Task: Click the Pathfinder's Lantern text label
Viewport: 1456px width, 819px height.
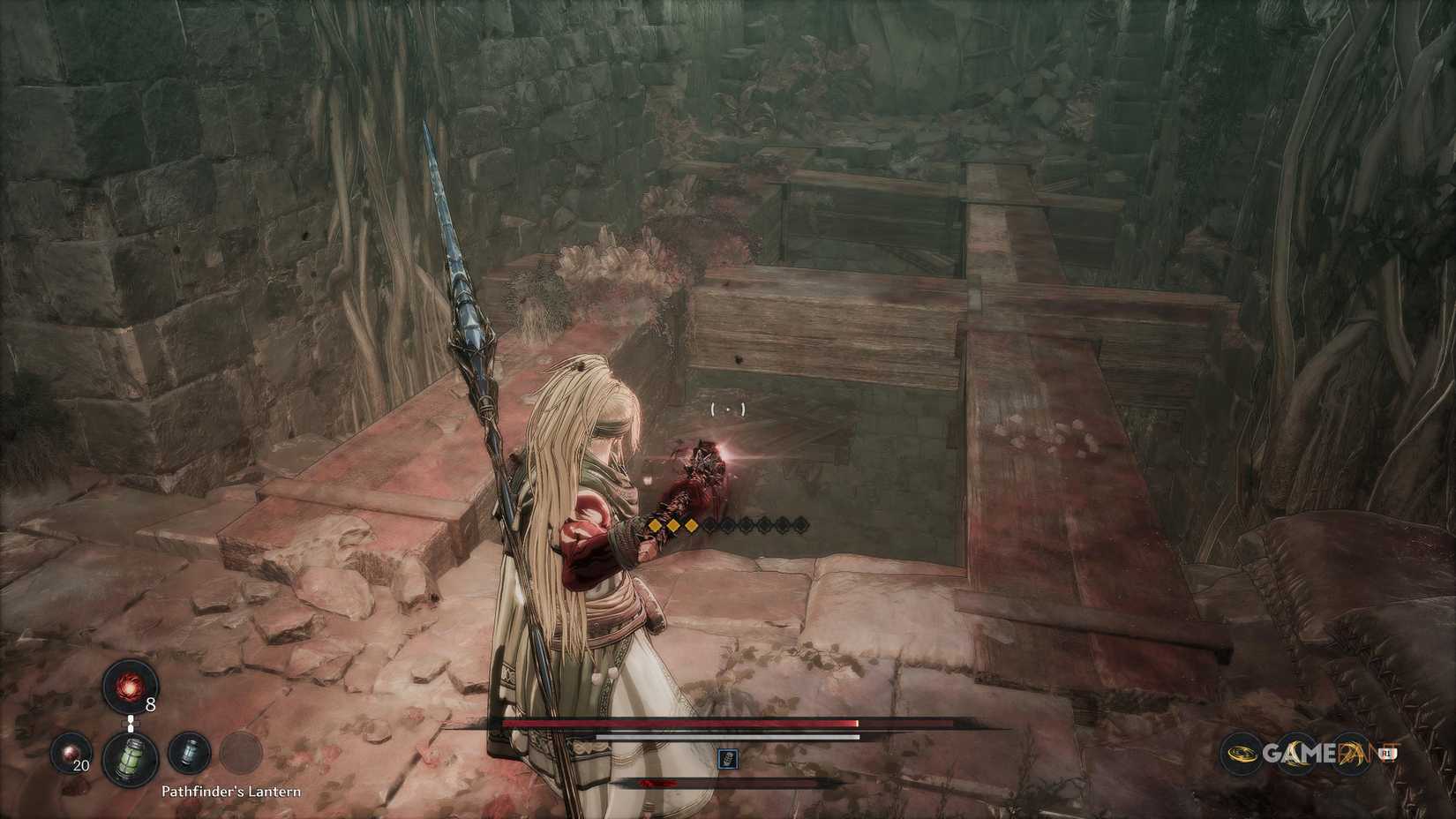Action: pos(232,792)
